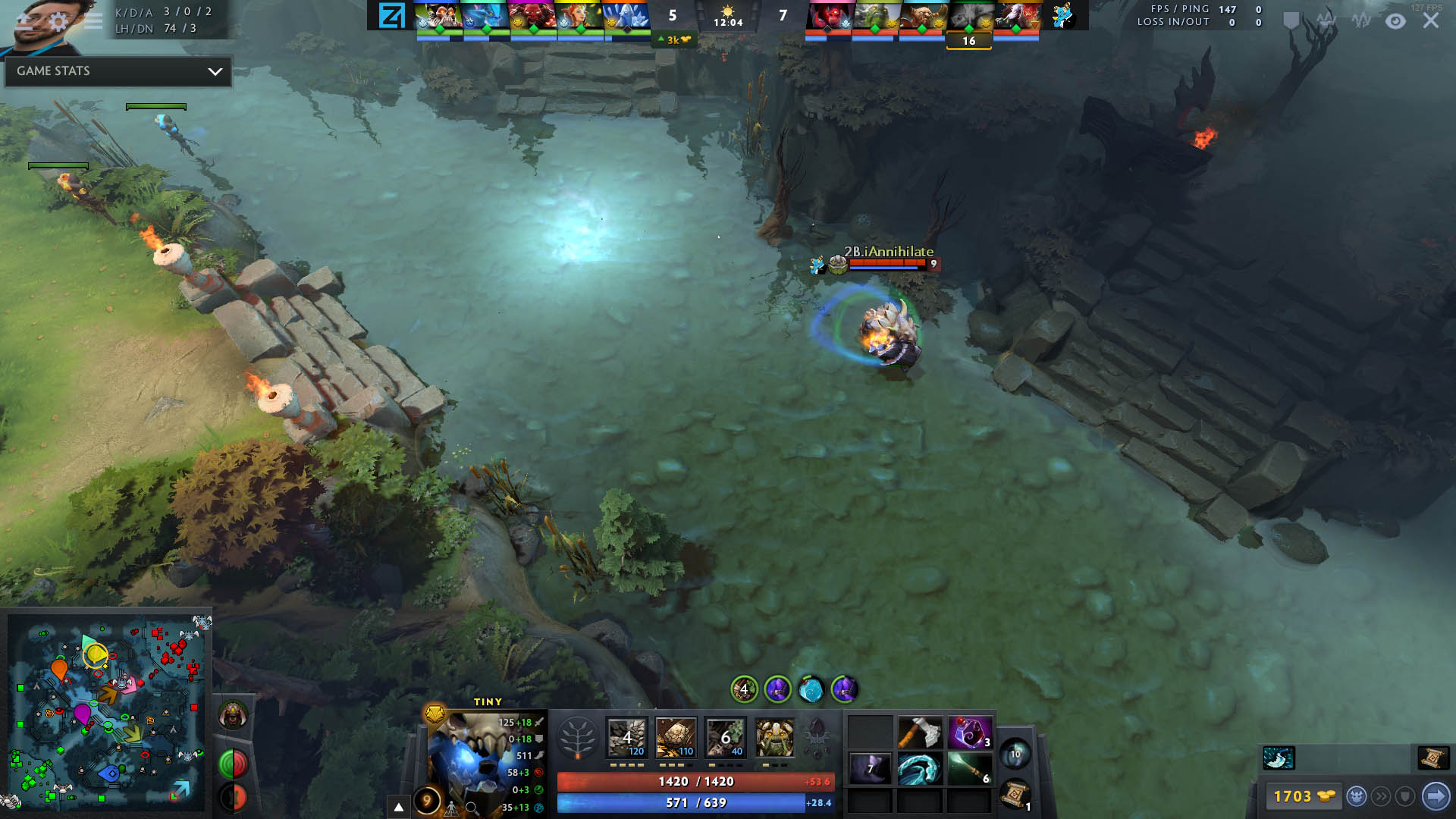Click the purple orb item with 3 charges

point(969,734)
